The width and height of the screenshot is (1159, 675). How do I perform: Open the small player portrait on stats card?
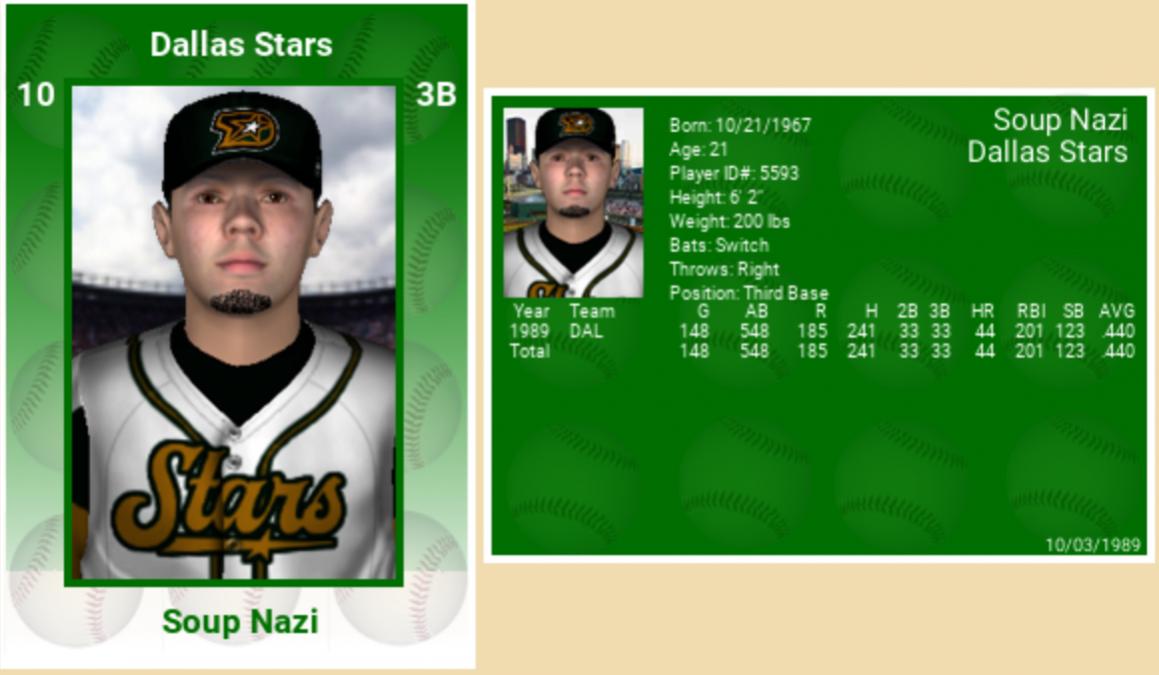point(573,203)
